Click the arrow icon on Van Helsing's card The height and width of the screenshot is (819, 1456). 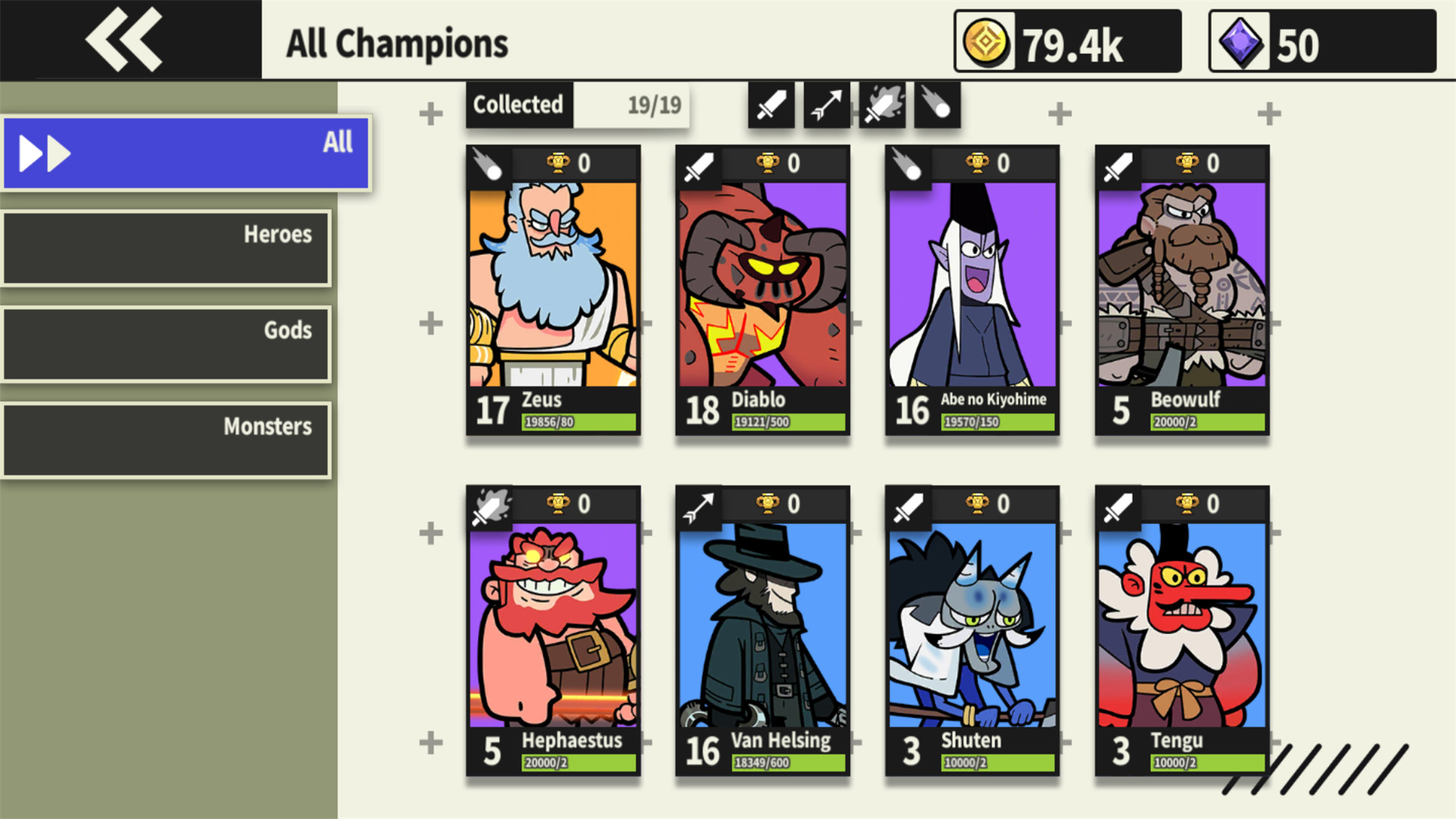point(698,506)
